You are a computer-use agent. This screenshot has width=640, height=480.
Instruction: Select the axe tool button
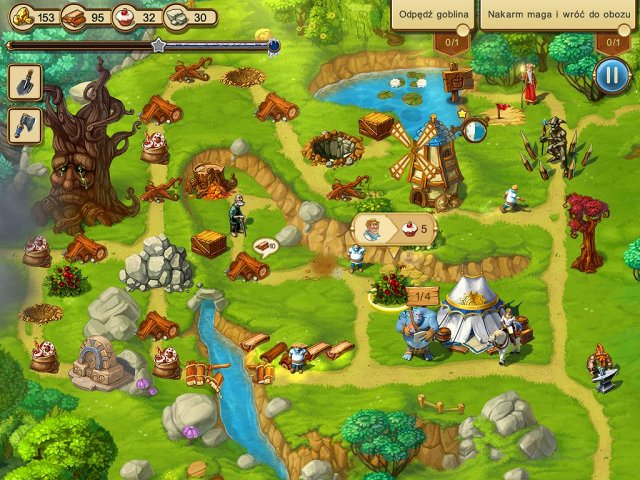click(x=23, y=125)
